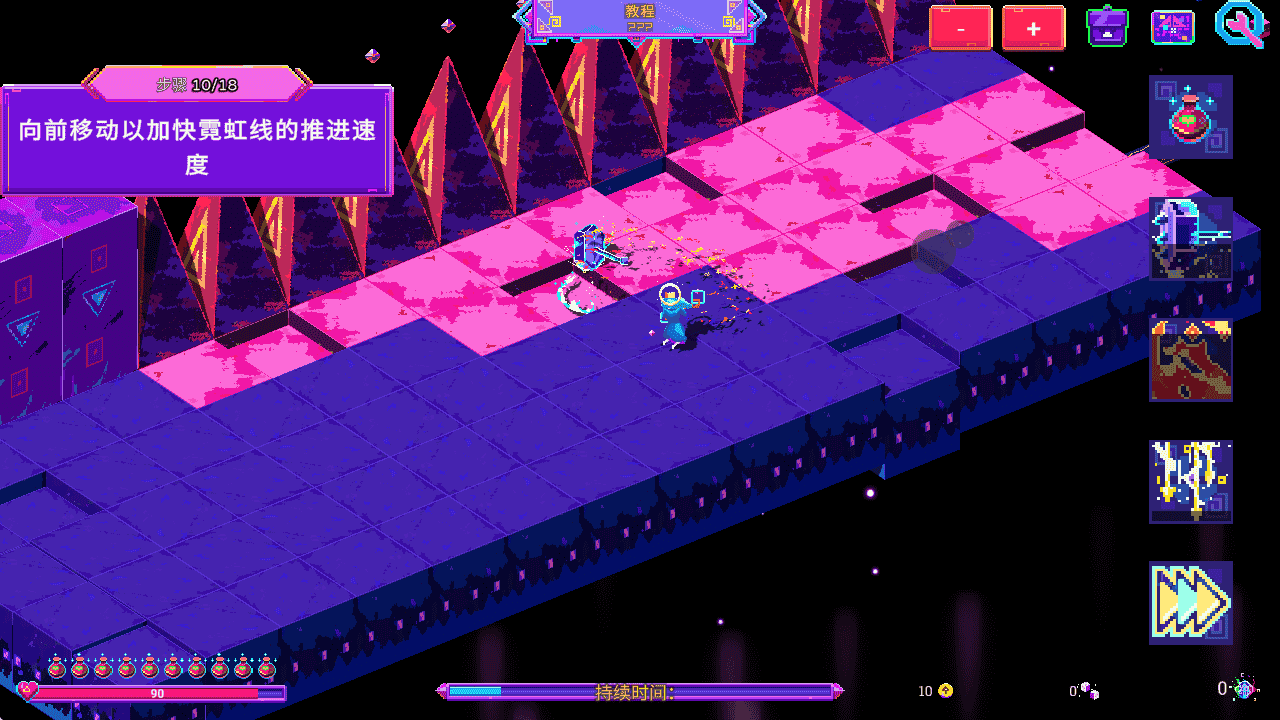
Task: Click the wrench tool Q icon
Action: click(1240, 27)
